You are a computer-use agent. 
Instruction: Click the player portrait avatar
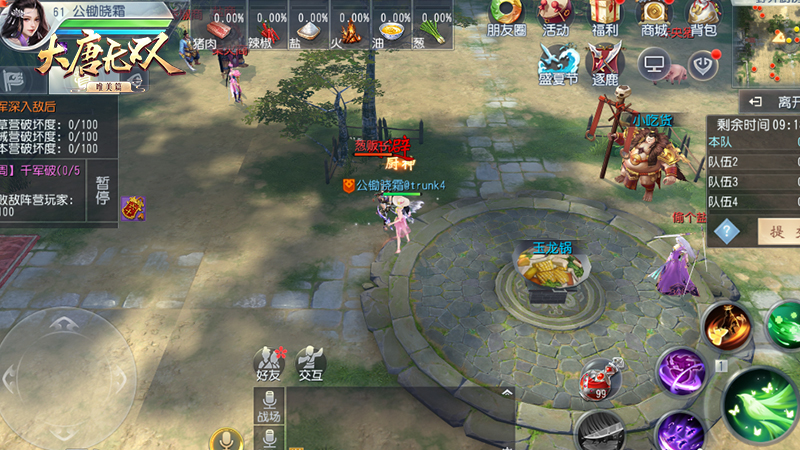[22, 27]
